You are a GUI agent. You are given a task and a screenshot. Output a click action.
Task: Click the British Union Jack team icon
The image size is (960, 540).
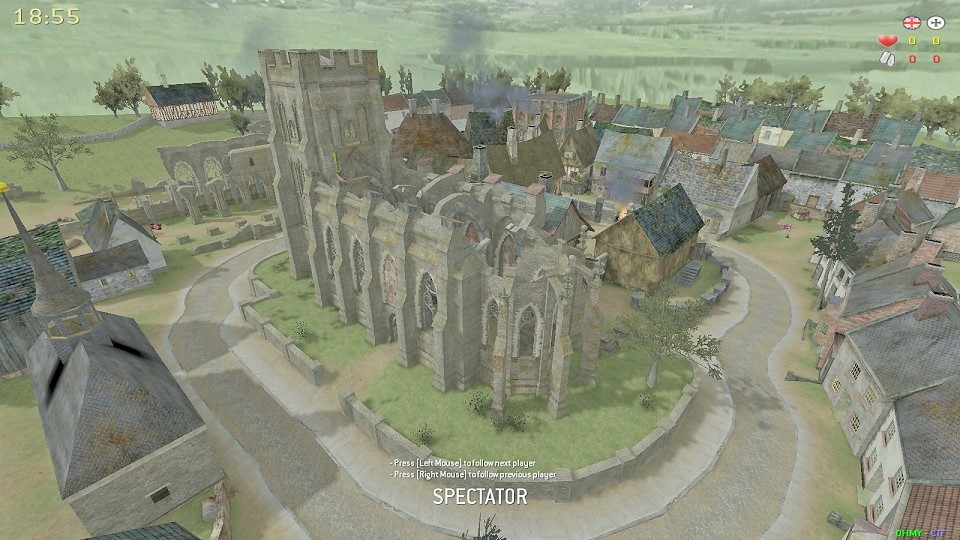pyautogui.click(x=911, y=22)
